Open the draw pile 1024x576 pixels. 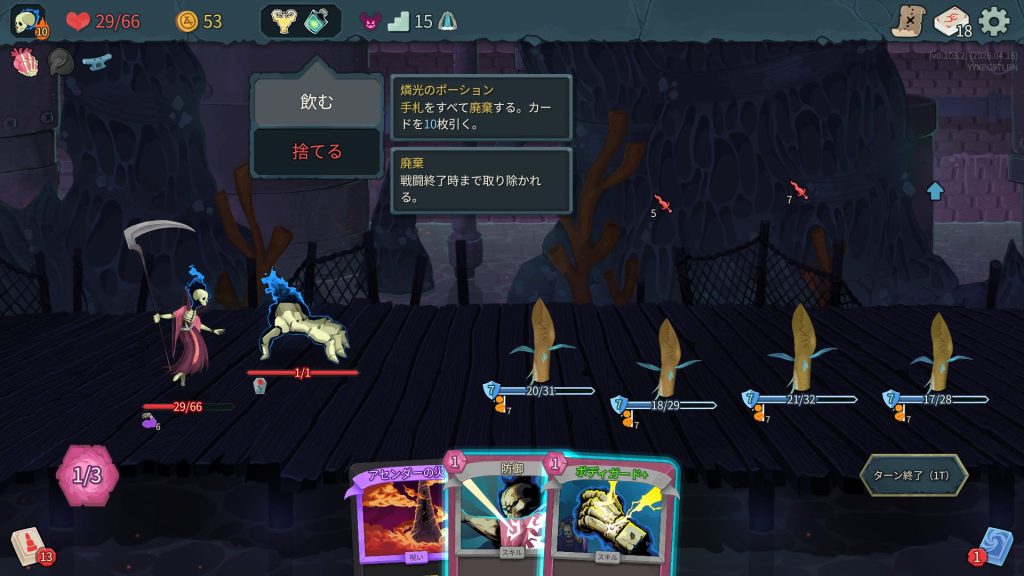click(x=29, y=546)
